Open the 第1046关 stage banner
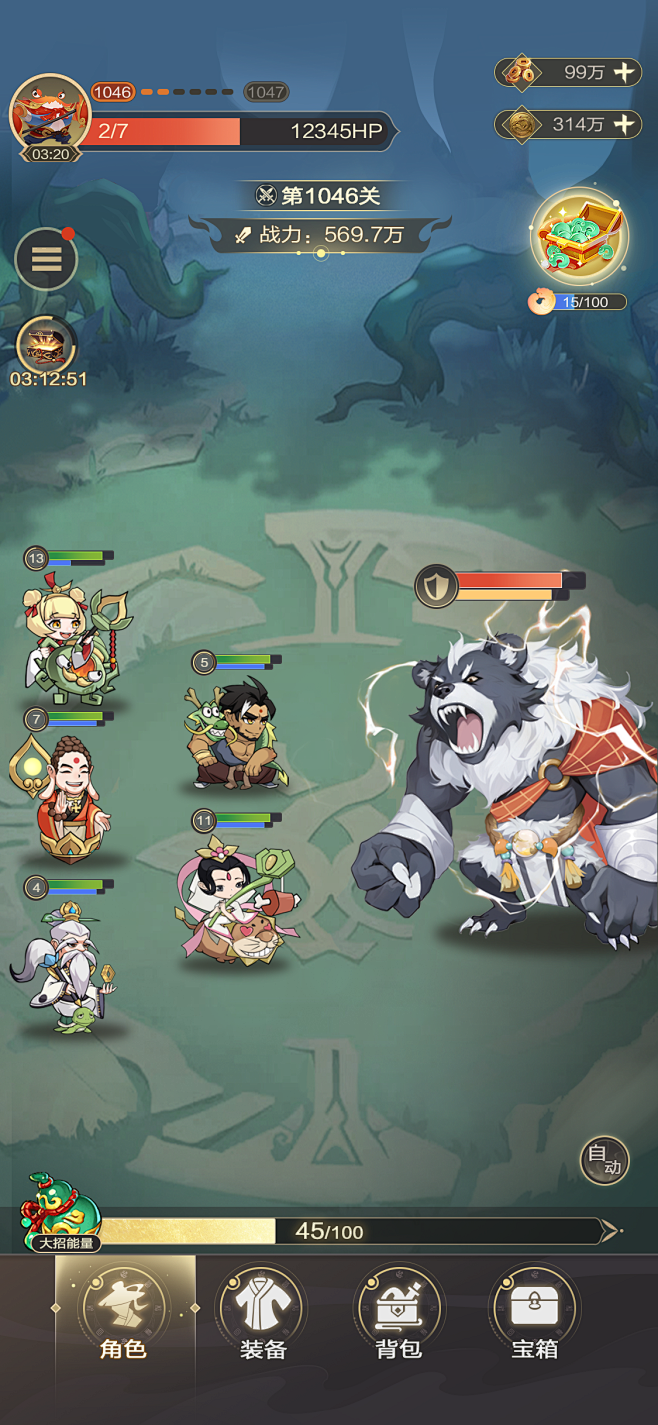Image resolution: width=658 pixels, height=1425 pixels. pyautogui.click(x=320, y=195)
